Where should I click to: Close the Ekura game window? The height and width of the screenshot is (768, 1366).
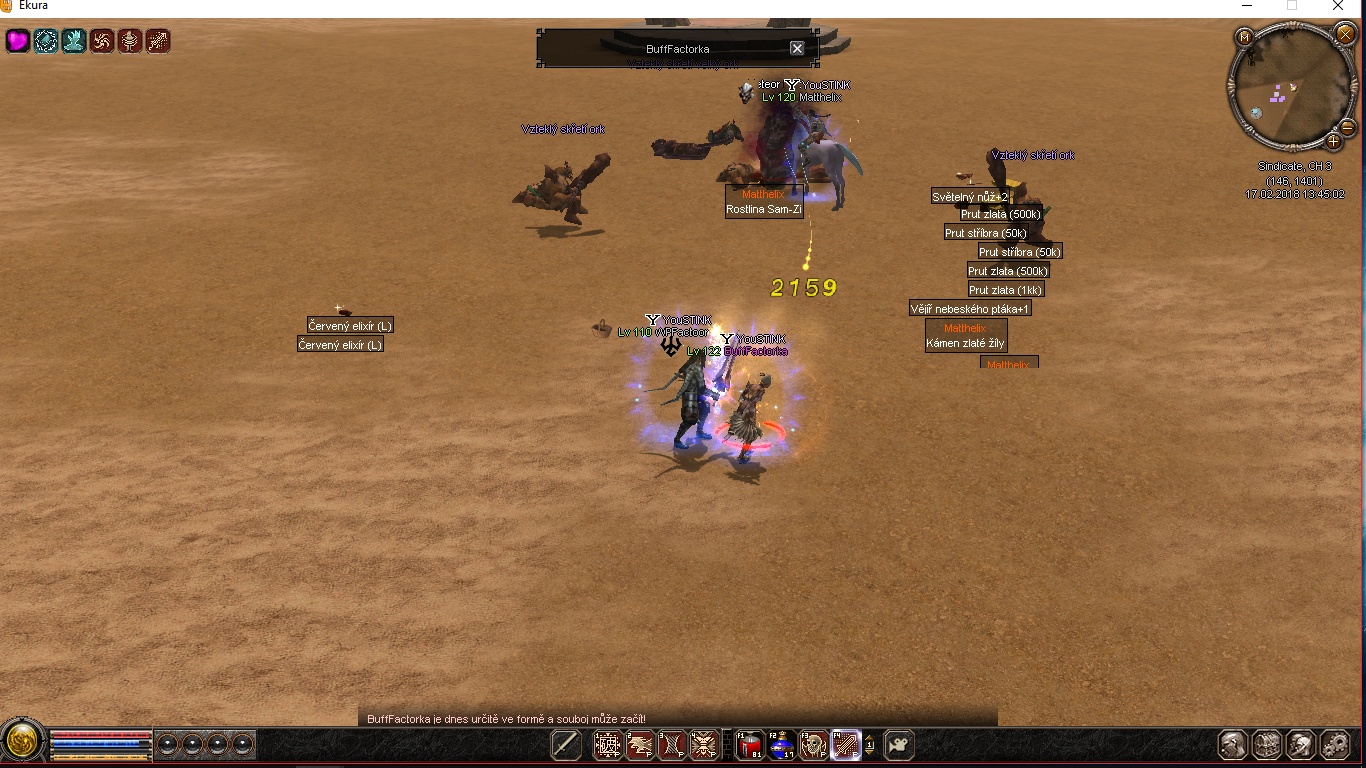[x=1338, y=7]
